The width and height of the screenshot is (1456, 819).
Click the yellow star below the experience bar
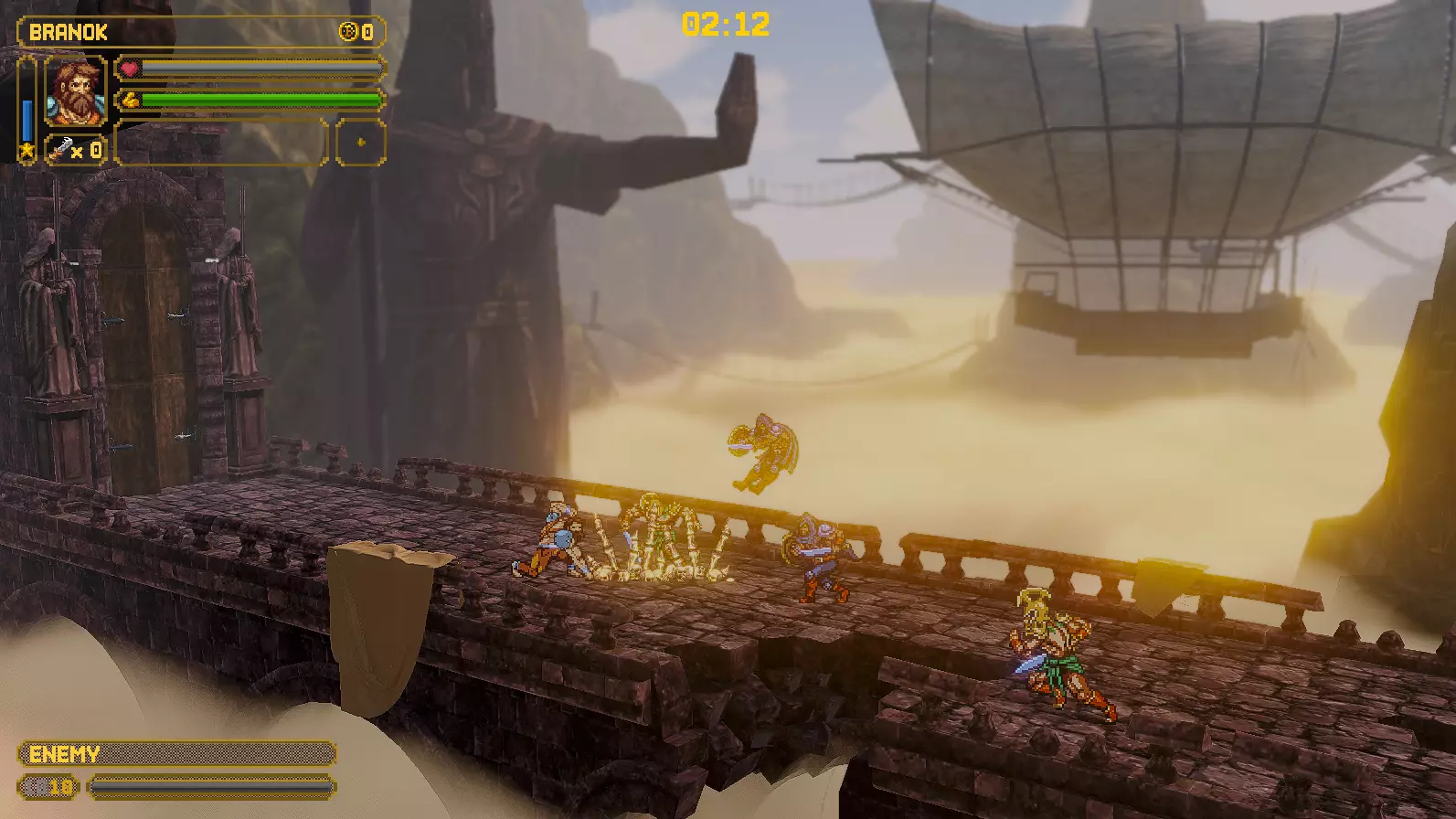tap(27, 149)
